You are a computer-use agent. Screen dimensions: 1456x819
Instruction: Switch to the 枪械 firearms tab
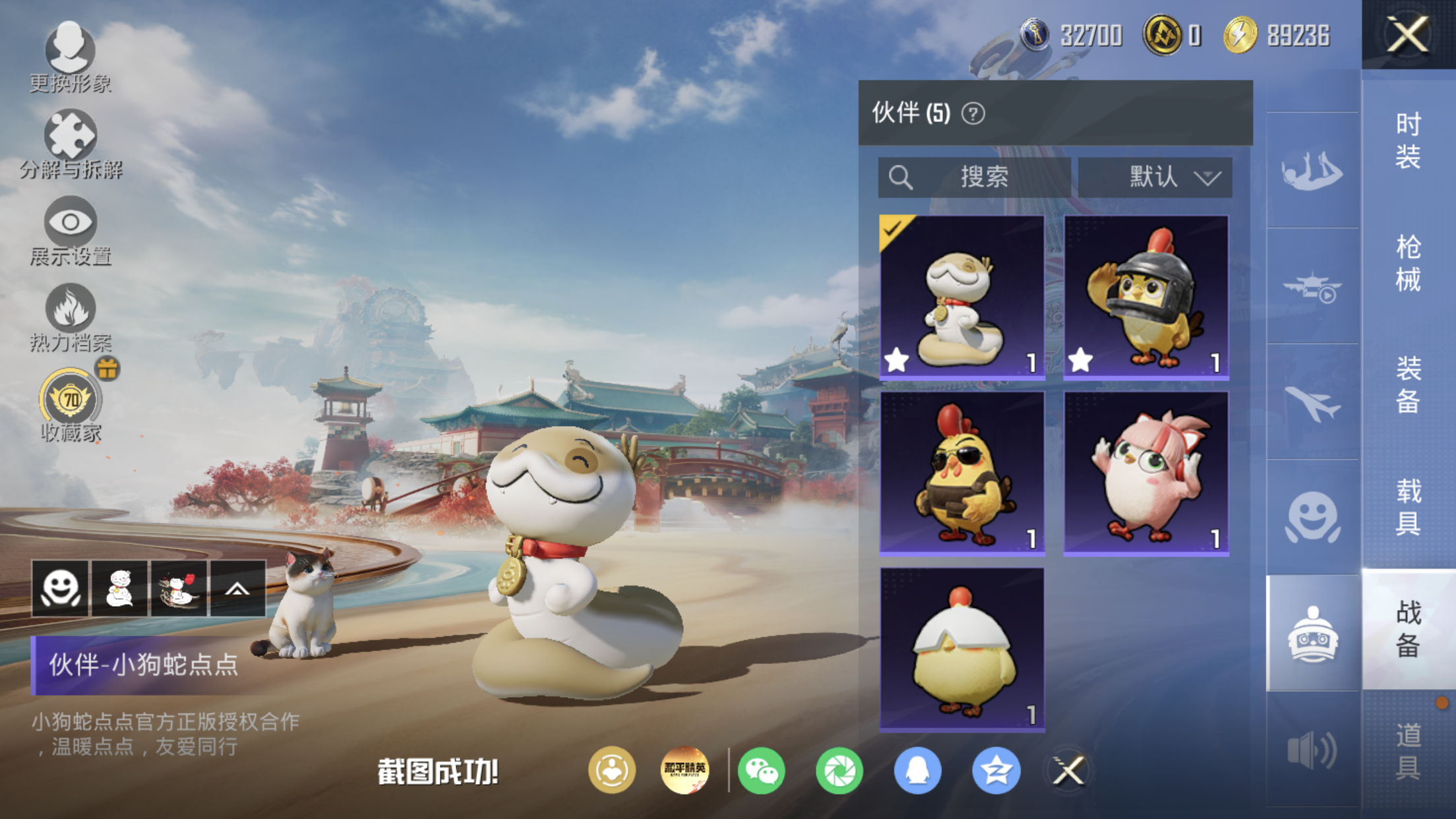1408,262
